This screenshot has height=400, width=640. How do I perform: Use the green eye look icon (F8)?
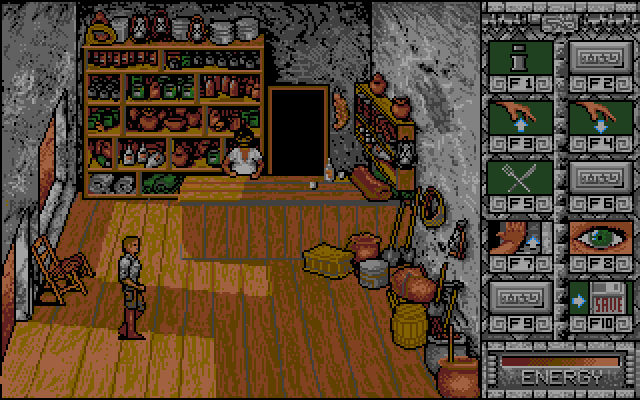[600, 241]
